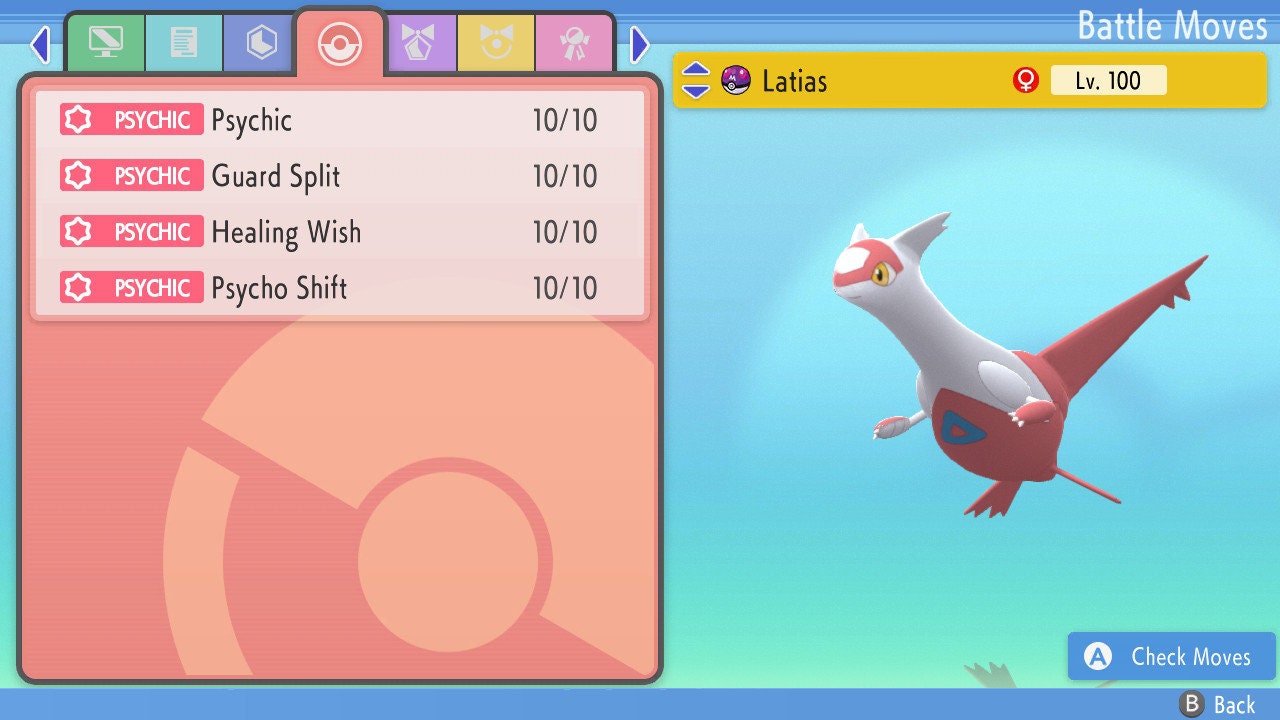The height and width of the screenshot is (720, 1280).
Task: Go Back from the summary screen
Action: pos(1217,704)
